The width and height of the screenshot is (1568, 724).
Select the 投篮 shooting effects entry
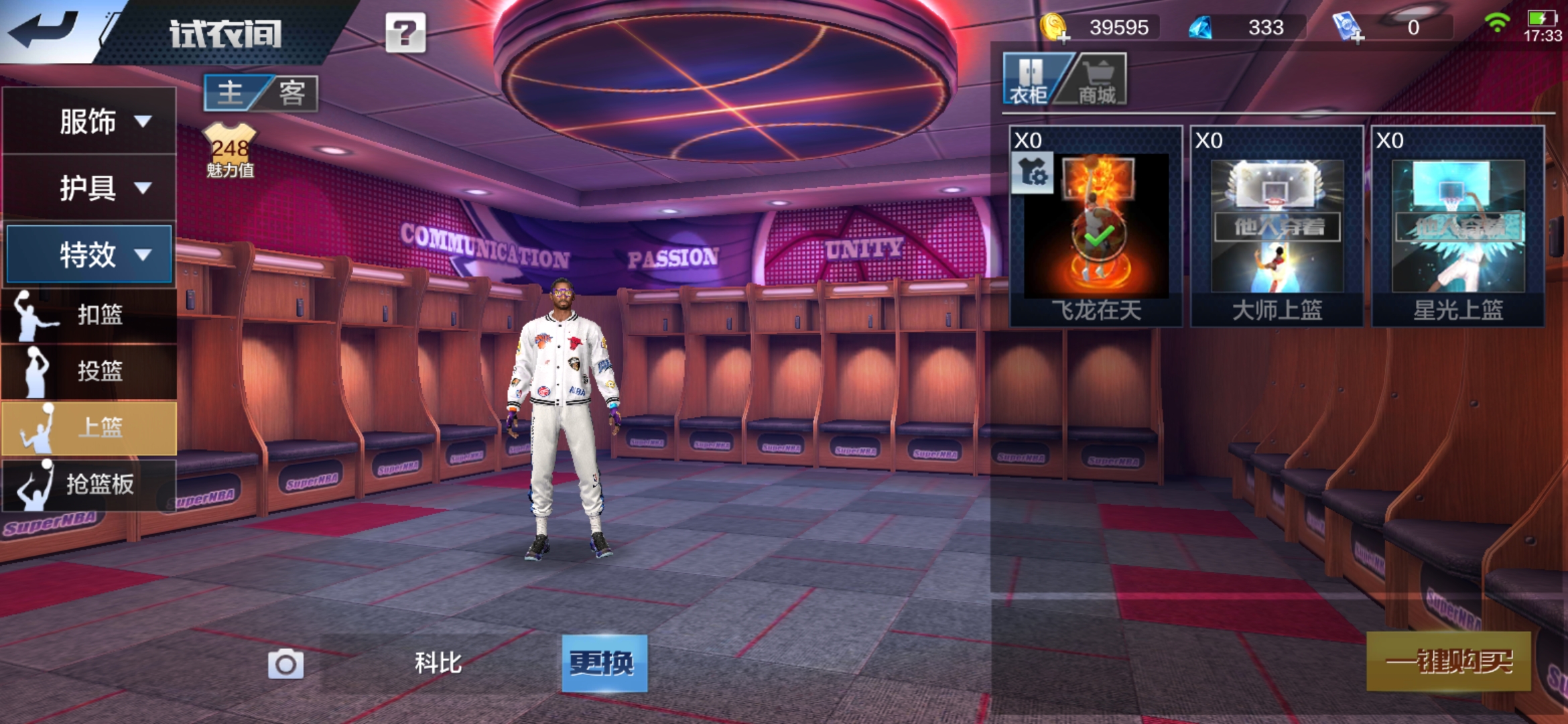tap(89, 371)
